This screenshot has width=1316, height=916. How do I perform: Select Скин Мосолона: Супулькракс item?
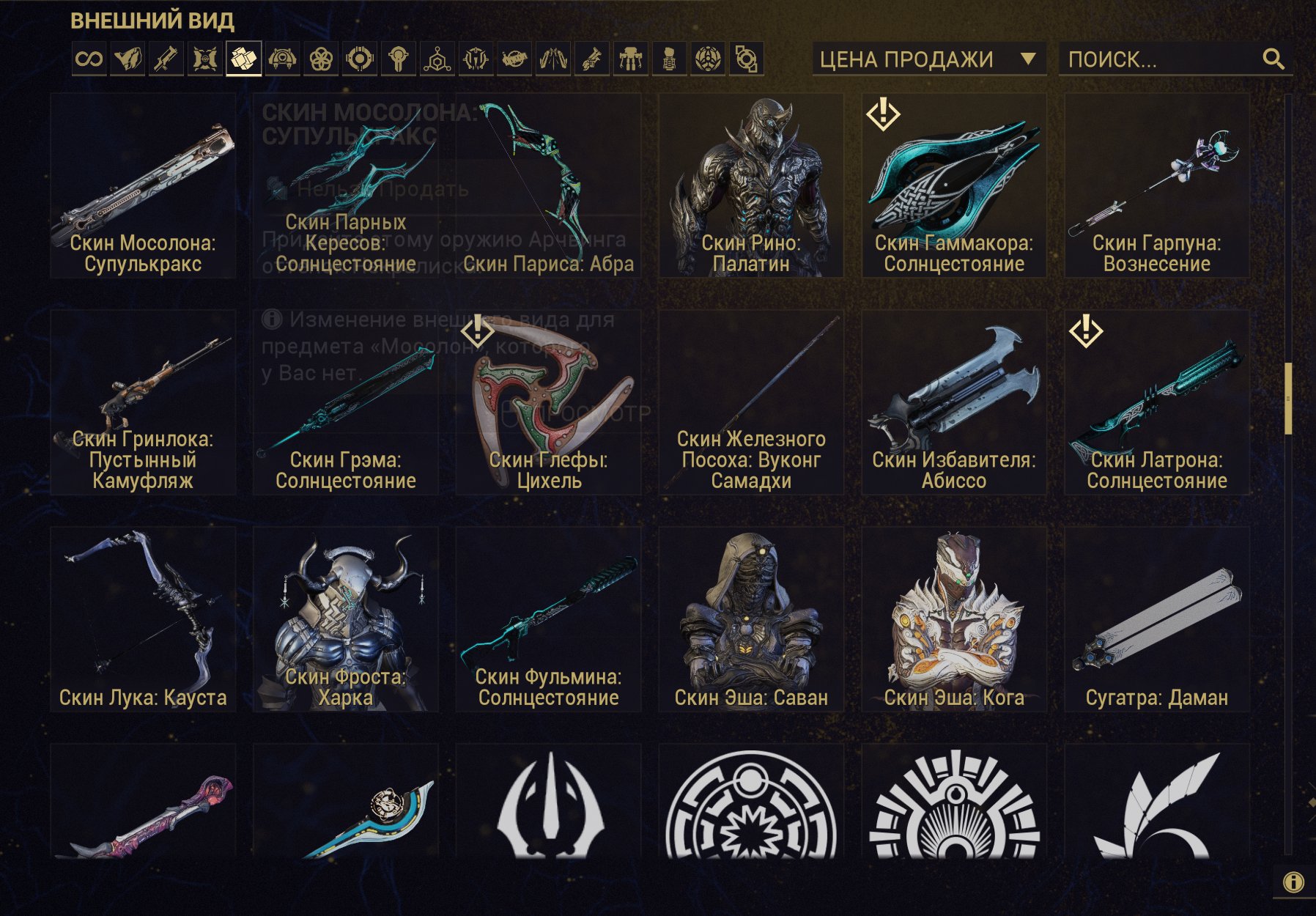click(143, 185)
